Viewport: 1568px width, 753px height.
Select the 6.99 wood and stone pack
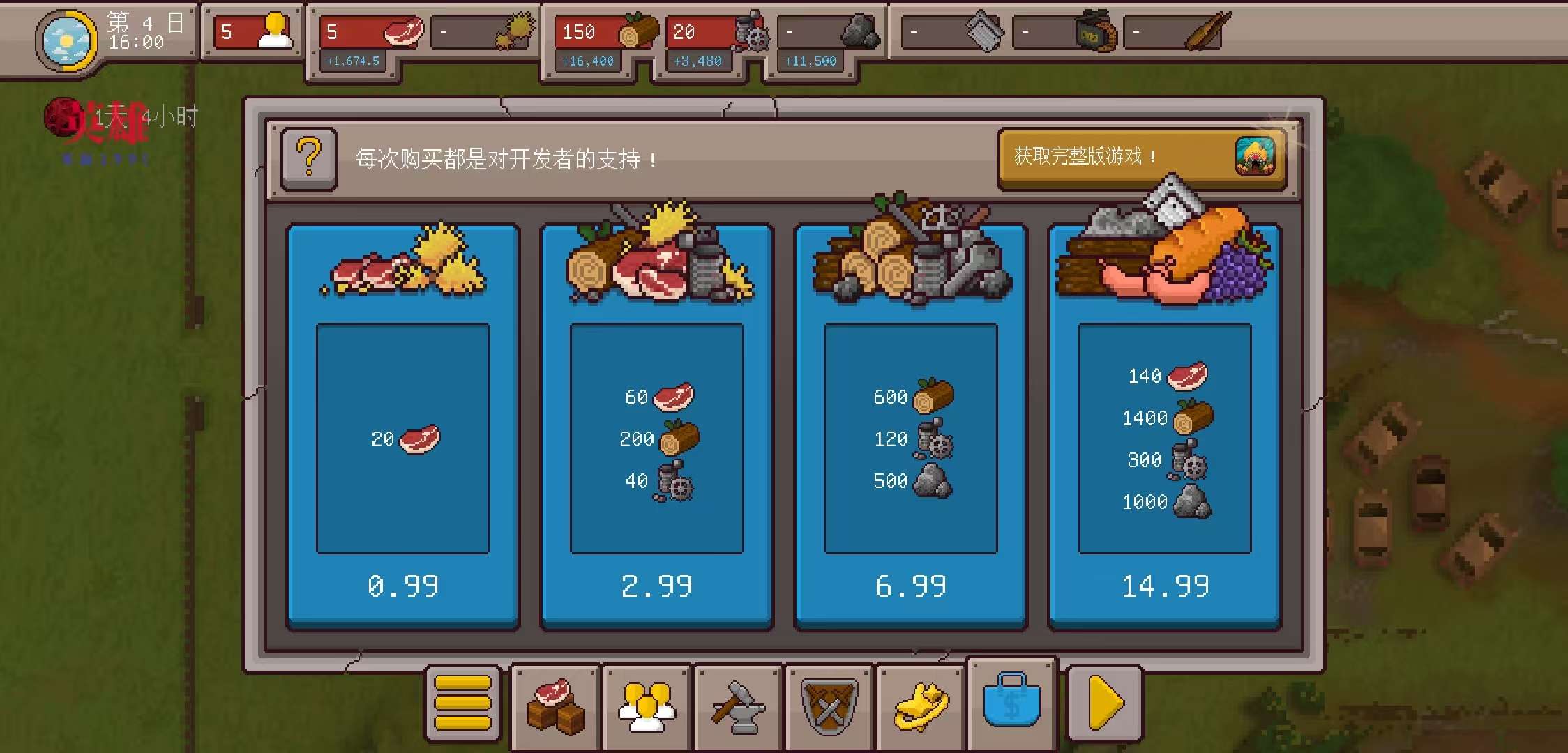coord(910,427)
